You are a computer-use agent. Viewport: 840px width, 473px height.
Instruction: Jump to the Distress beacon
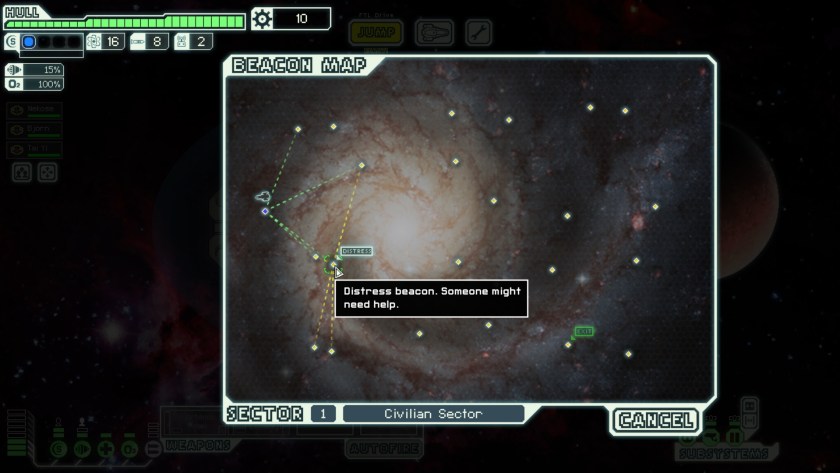click(334, 263)
